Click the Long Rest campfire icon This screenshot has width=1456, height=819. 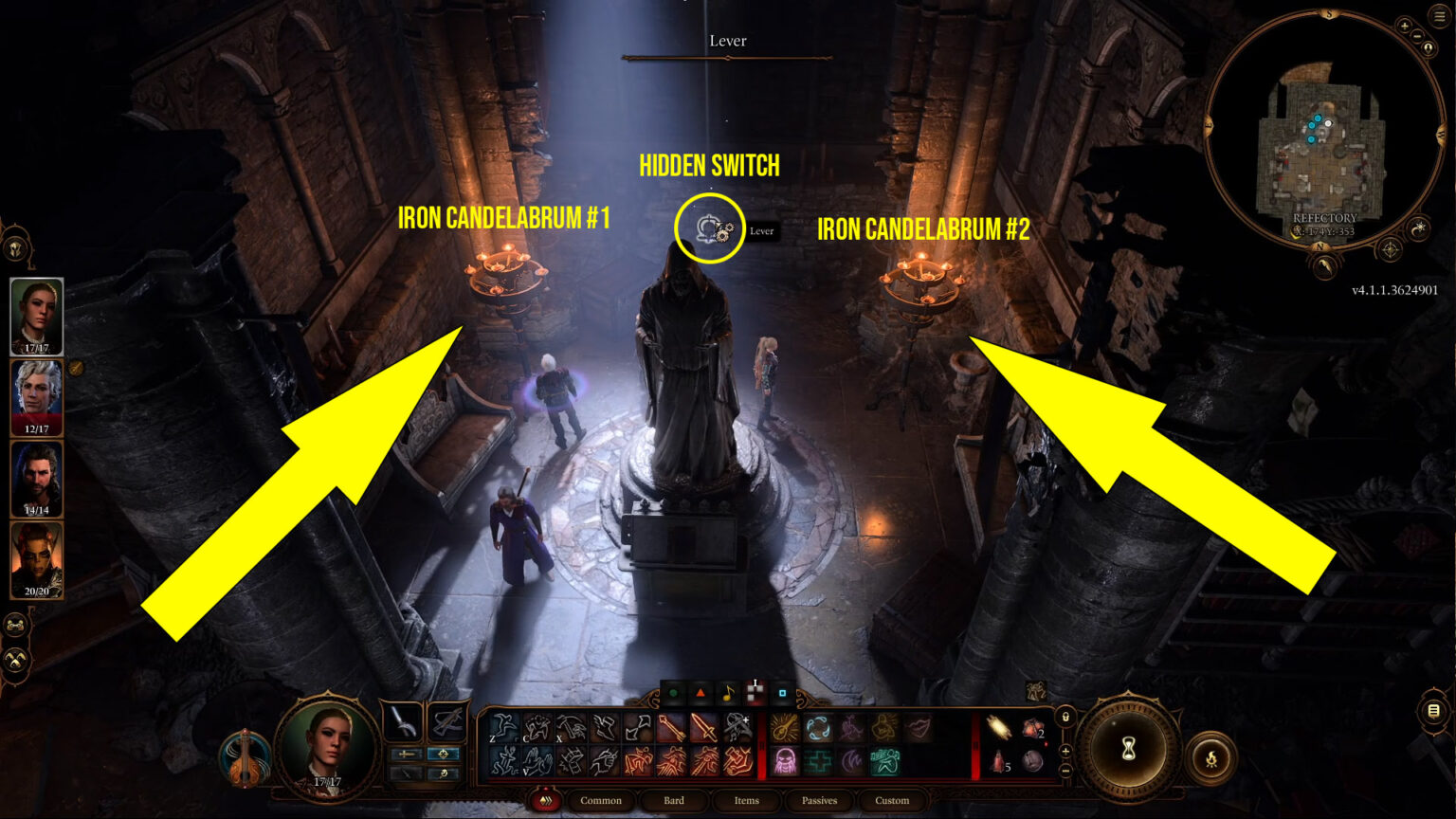click(x=1212, y=757)
